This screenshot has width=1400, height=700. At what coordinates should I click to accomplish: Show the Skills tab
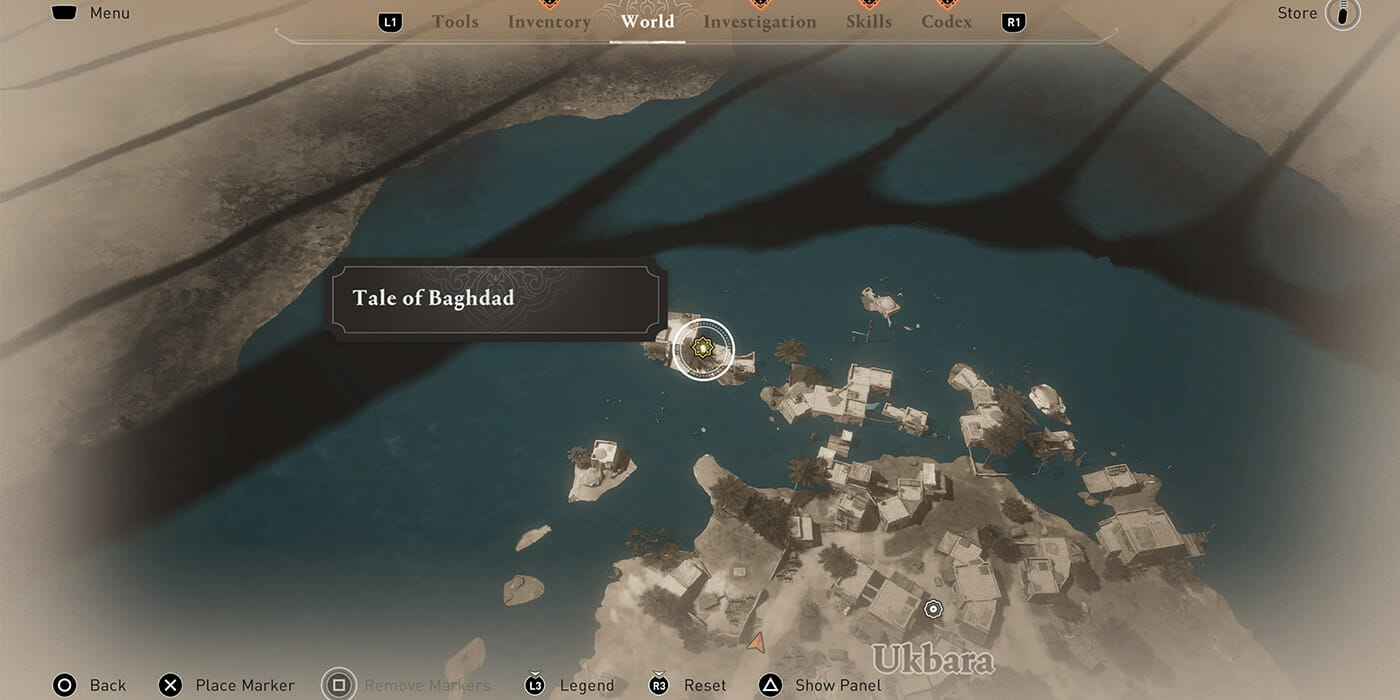pos(868,21)
